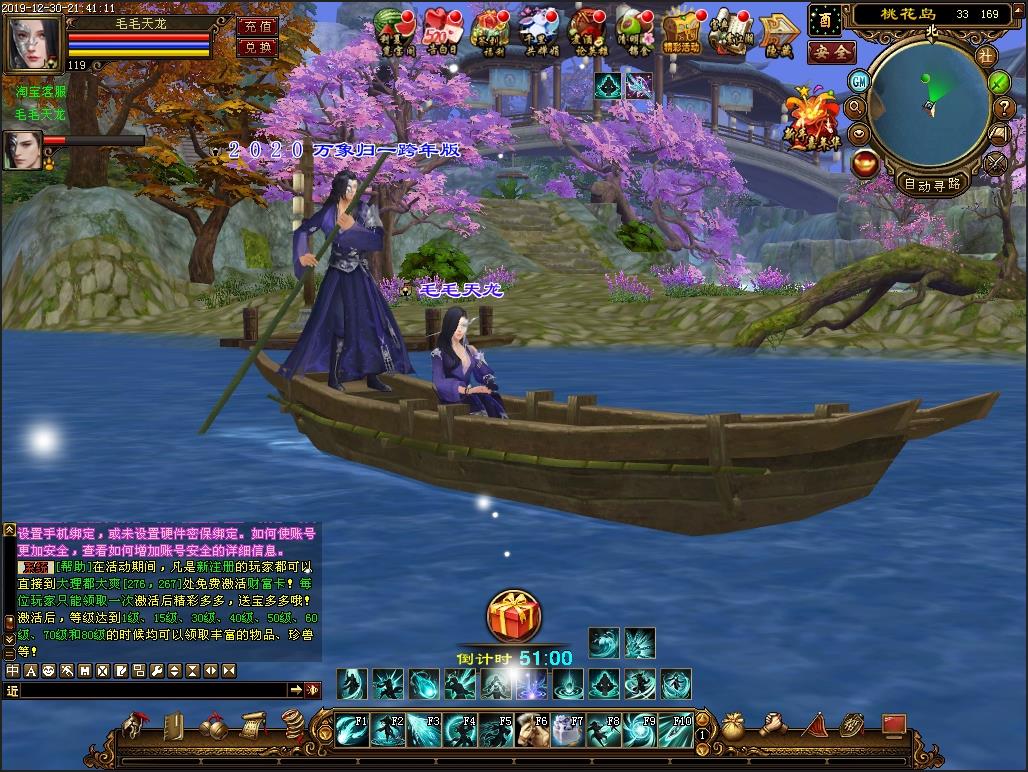Open the blue GM support button

click(858, 81)
